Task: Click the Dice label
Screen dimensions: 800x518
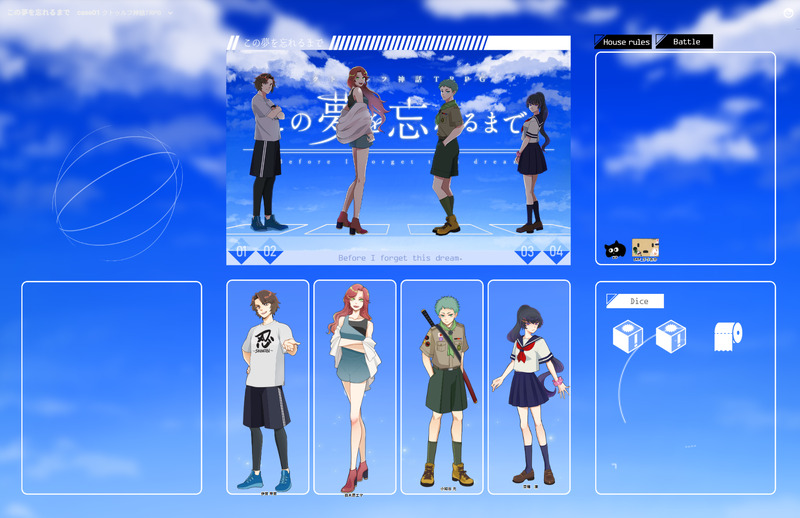Action: coord(635,301)
